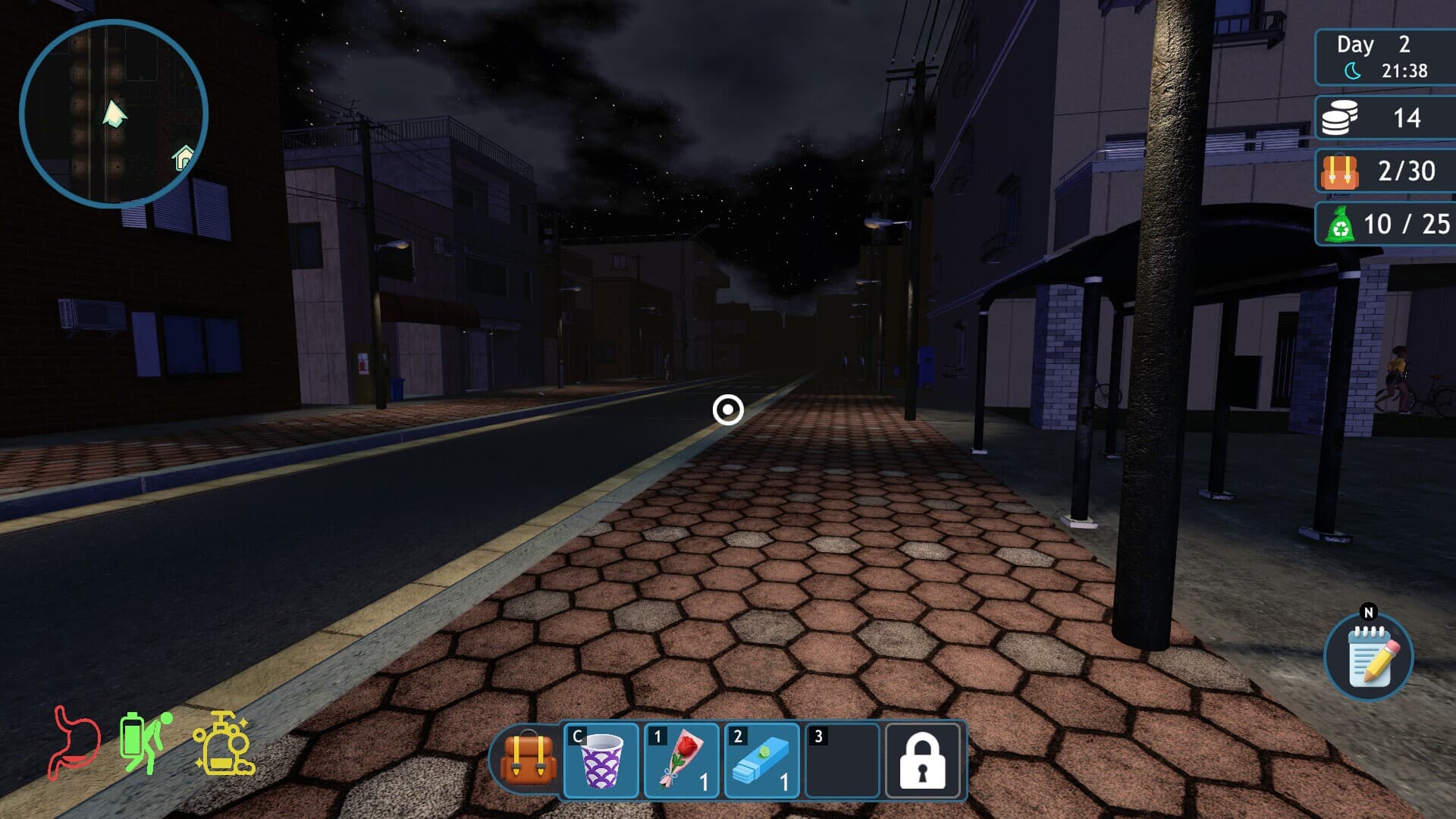
Task: Expand the Day 2 time panel
Action: (x=1383, y=56)
